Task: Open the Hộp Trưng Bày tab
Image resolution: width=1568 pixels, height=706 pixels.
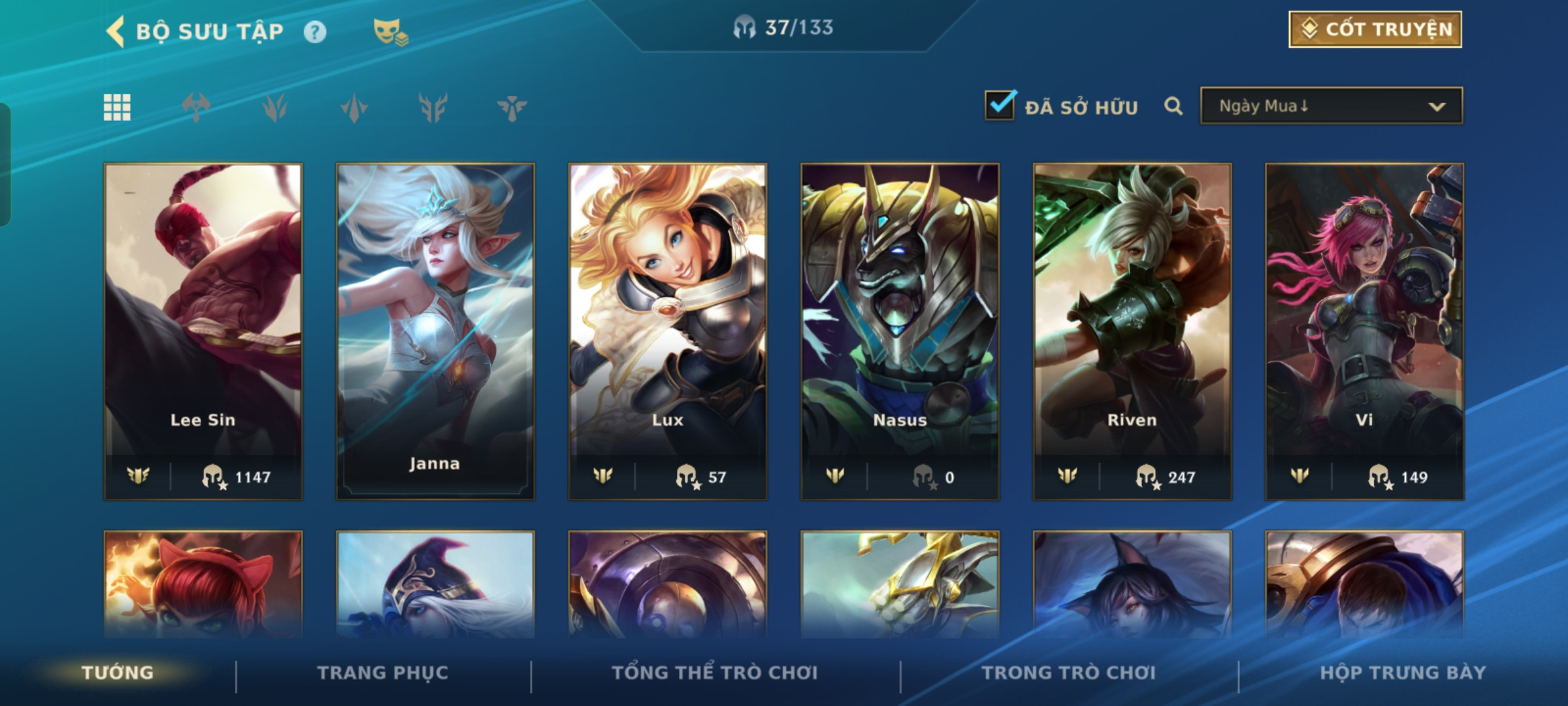Action: [1403, 673]
